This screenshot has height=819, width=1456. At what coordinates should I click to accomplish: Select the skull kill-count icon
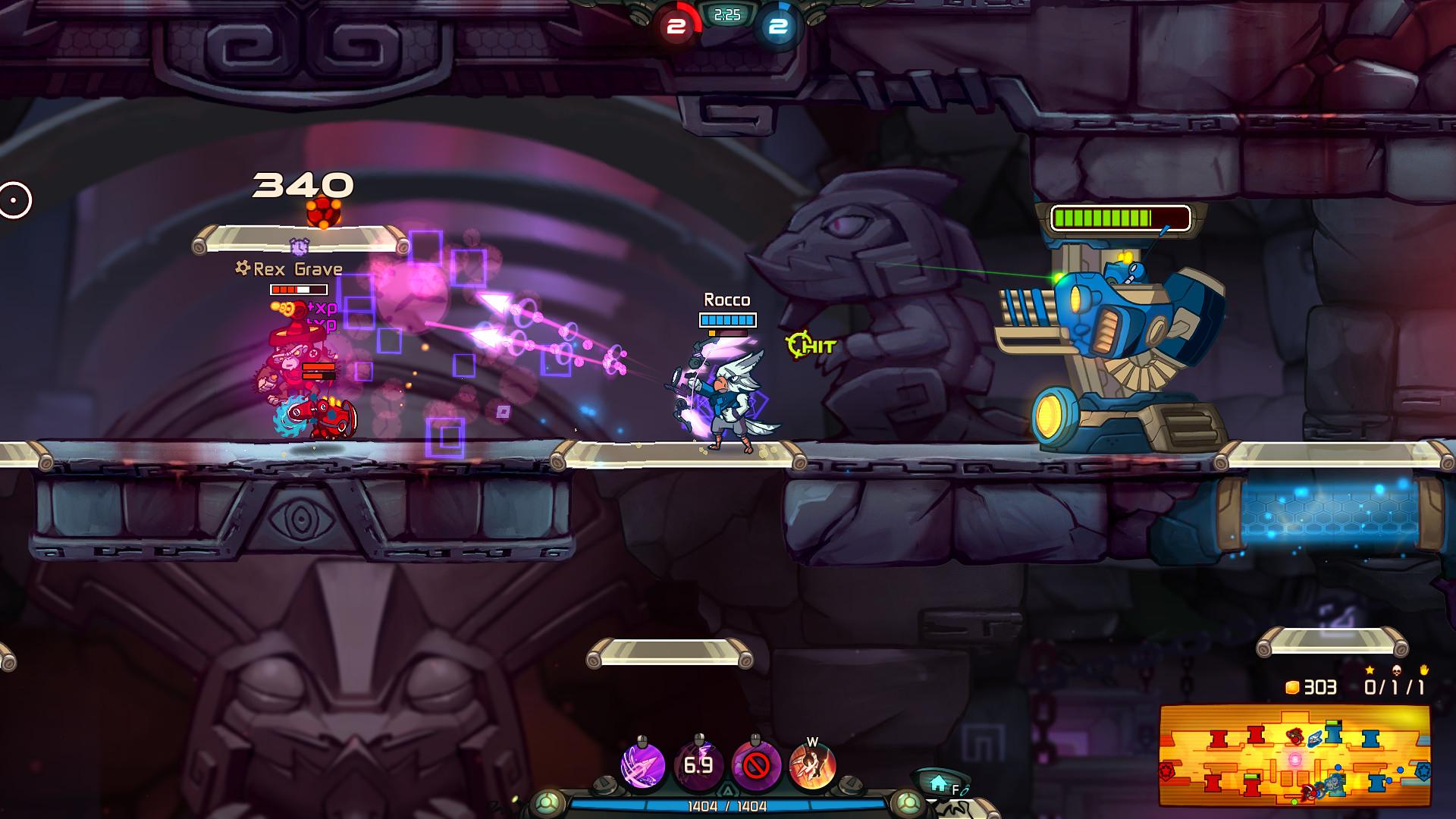[1396, 670]
